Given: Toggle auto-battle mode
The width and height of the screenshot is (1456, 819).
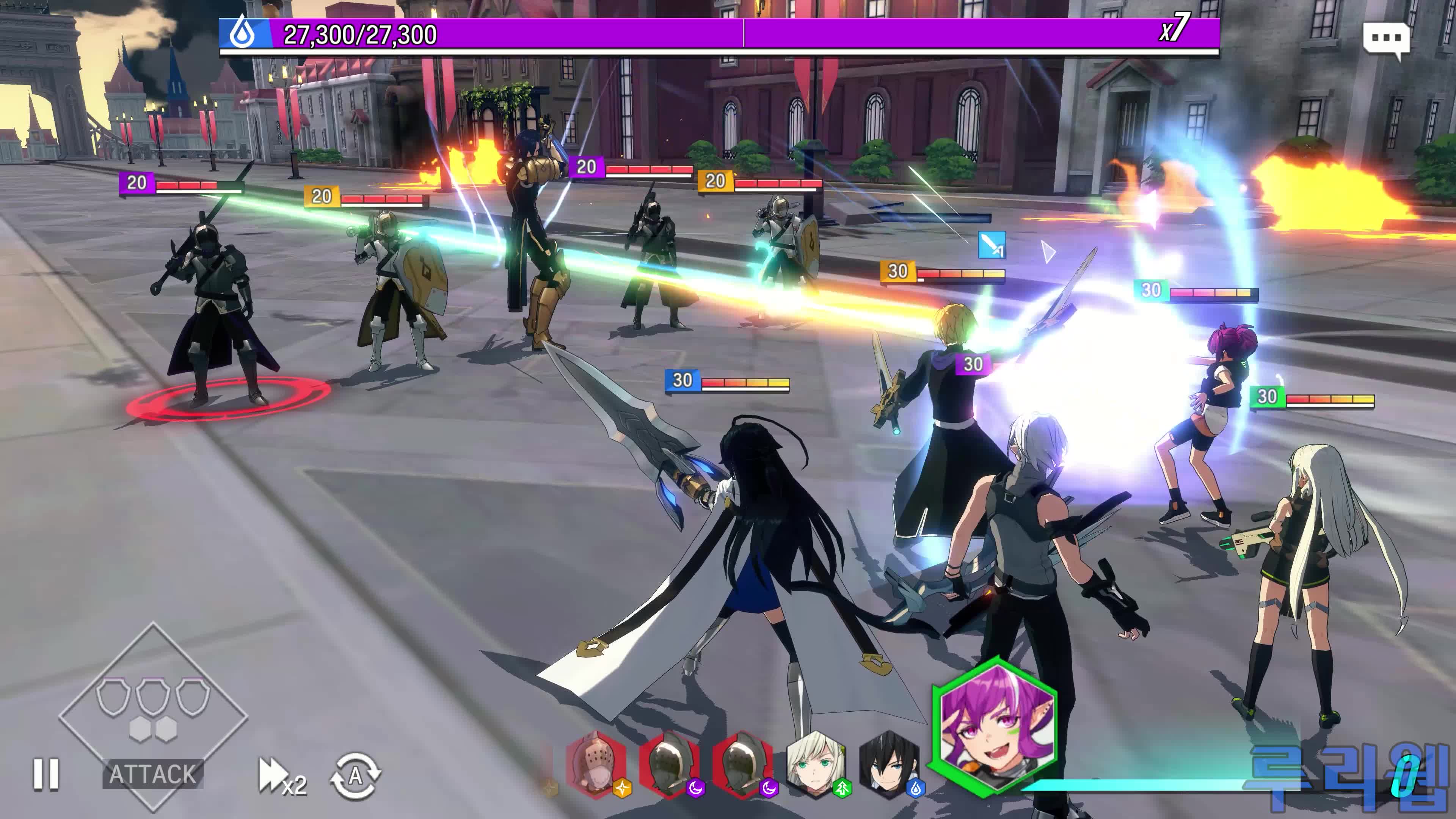Looking at the screenshot, I should click(356, 776).
